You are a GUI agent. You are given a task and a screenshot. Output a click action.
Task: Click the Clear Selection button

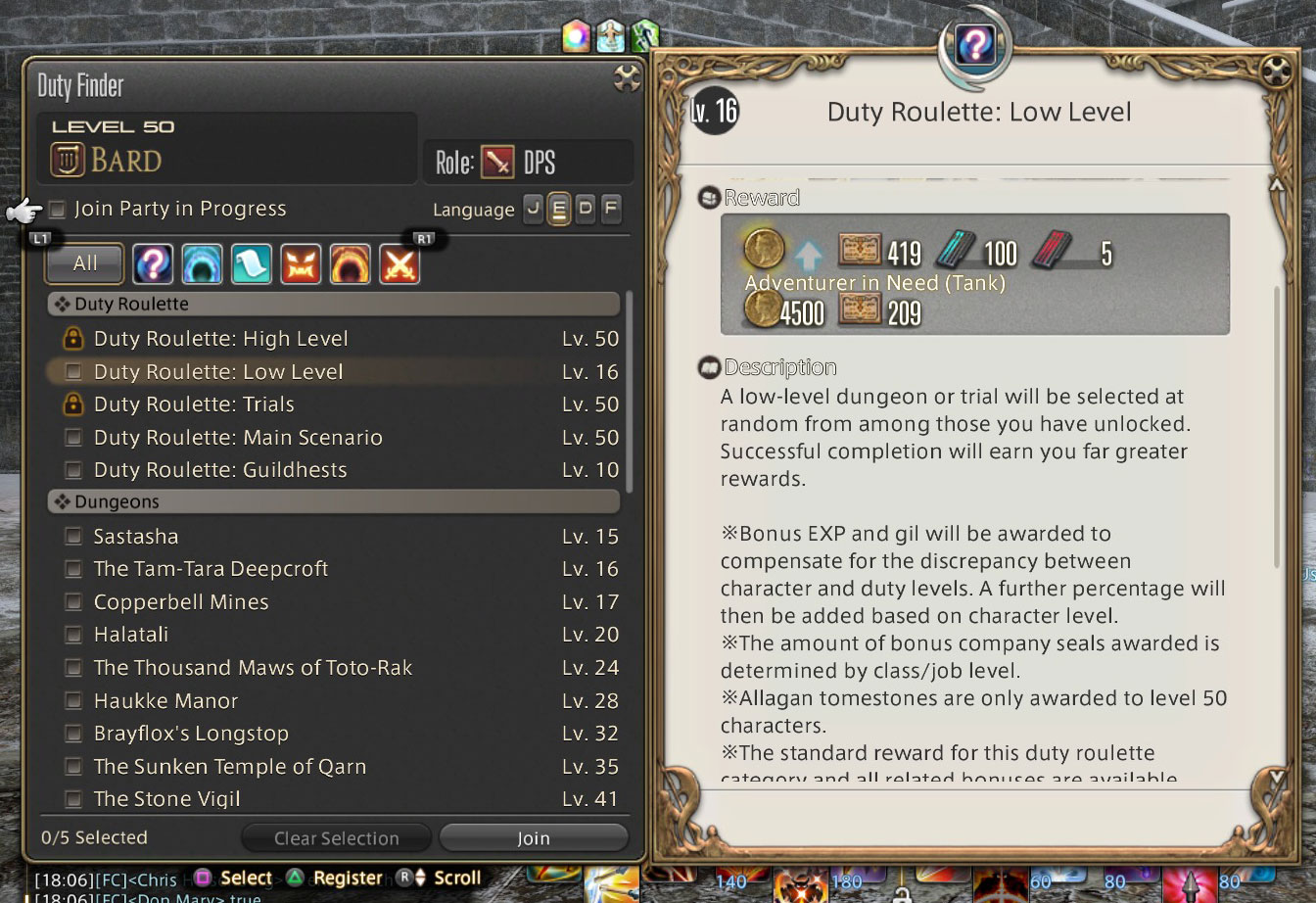click(x=336, y=838)
